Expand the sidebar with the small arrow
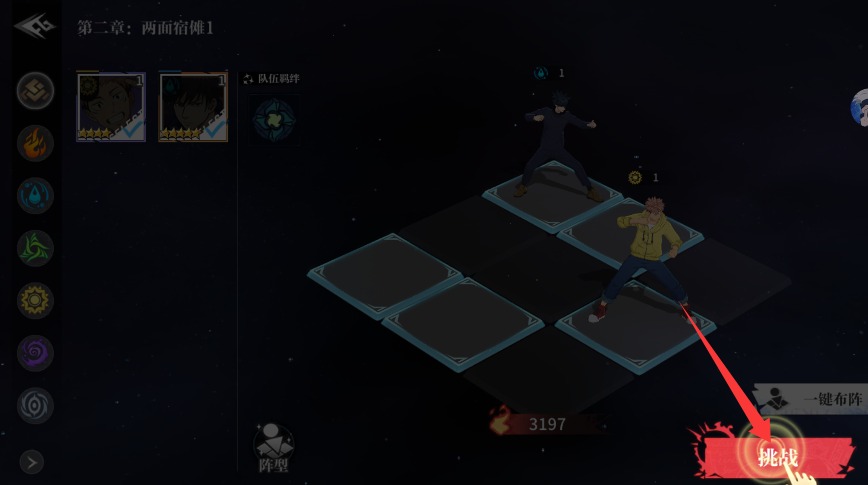 coord(32,461)
